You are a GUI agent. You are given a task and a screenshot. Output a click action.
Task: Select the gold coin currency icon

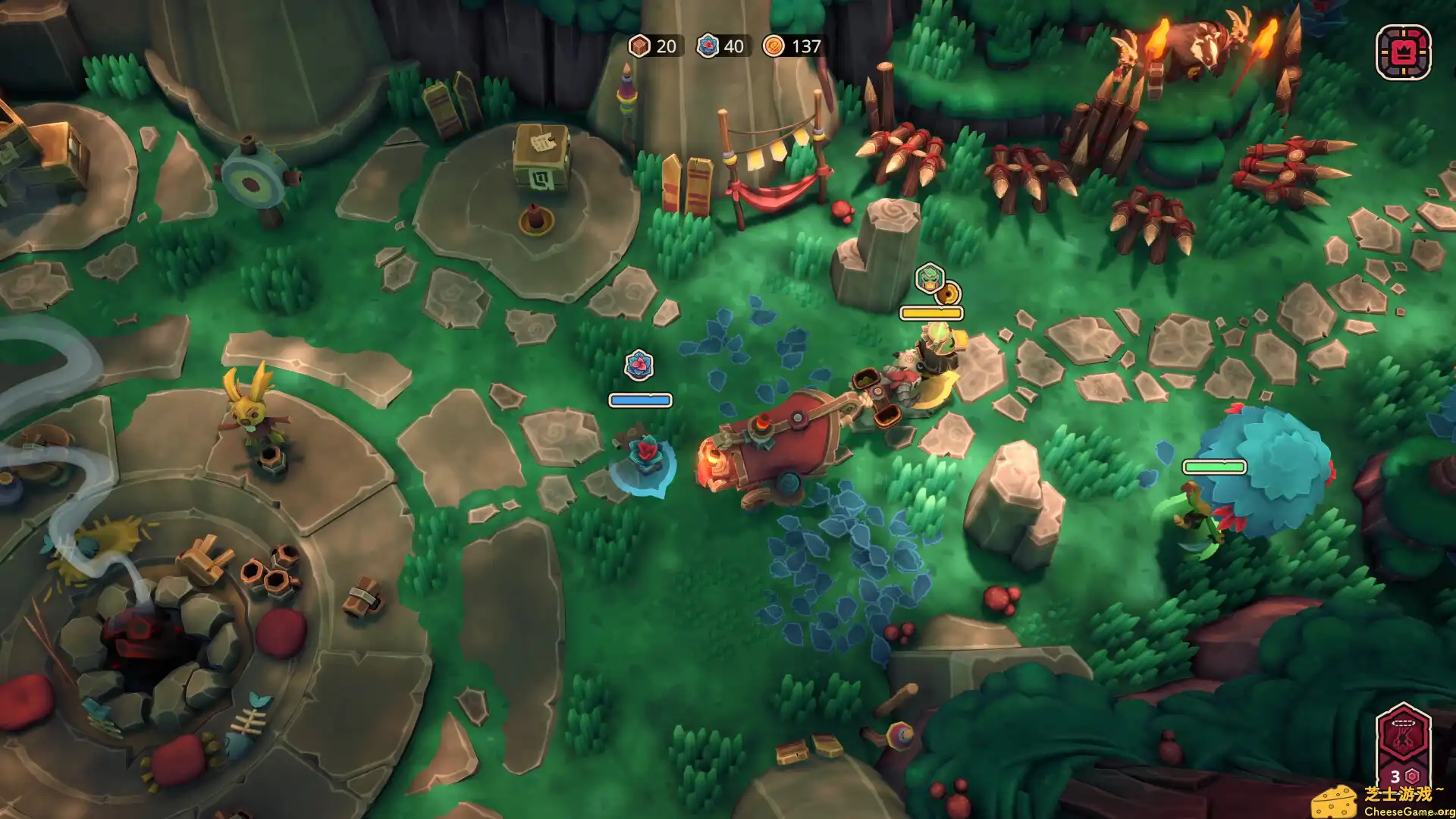(x=773, y=46)
